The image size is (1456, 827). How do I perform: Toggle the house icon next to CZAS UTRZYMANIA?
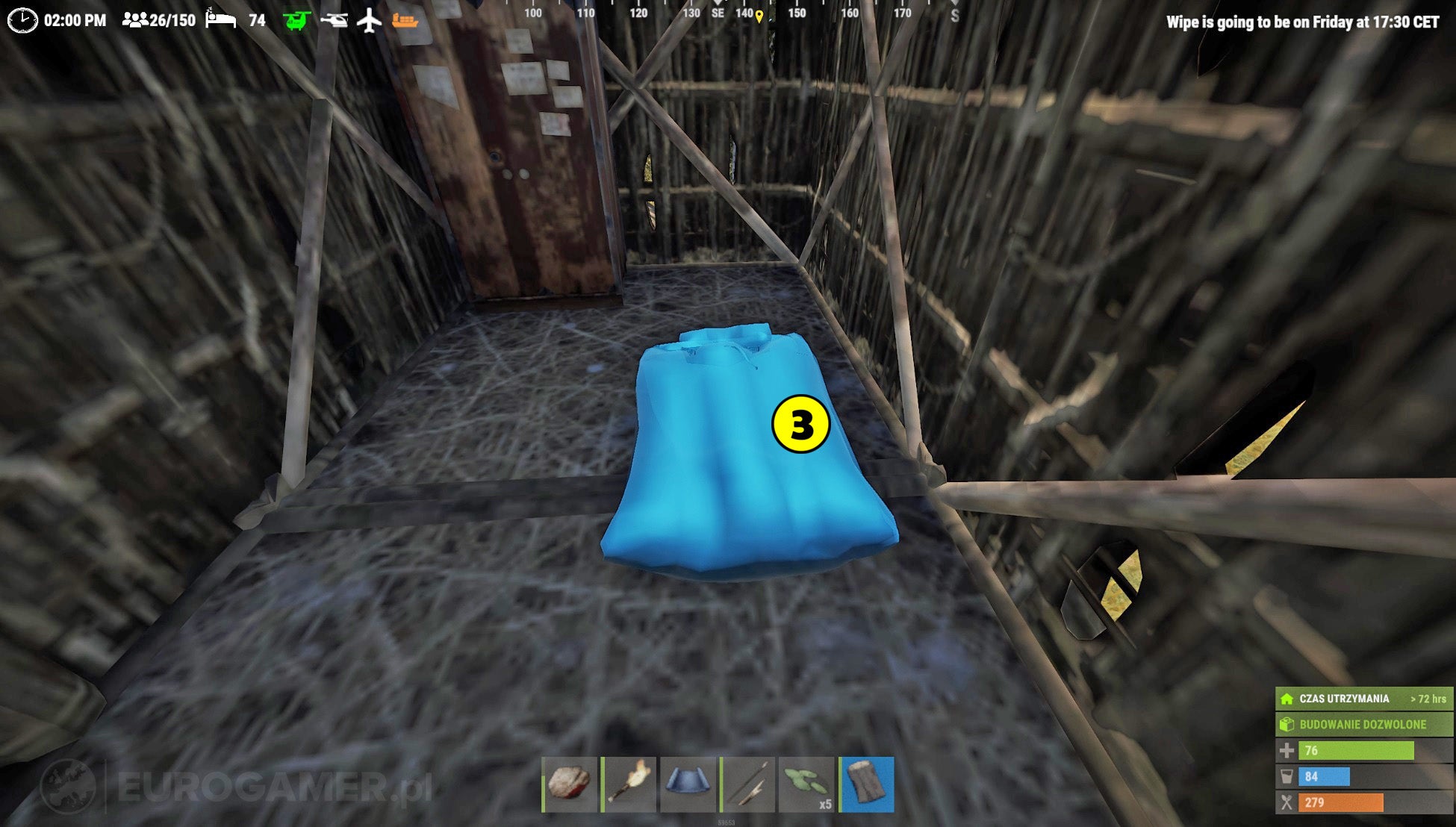click(1287, 698)
